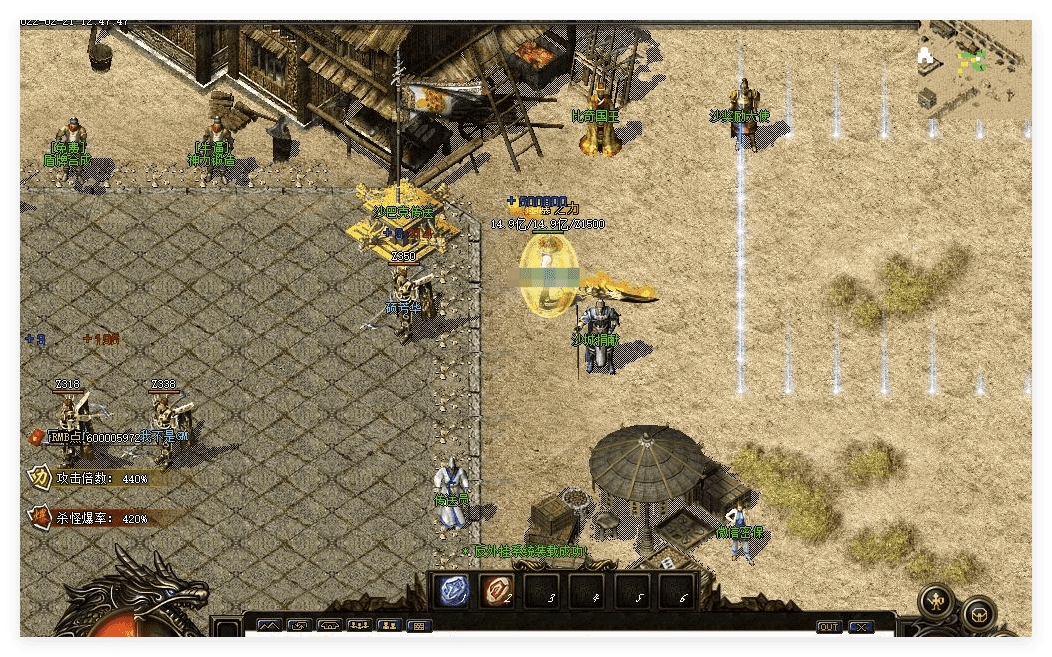Open the character figure button bottom right
The image size is (1052, 657).
coord(938,601)
